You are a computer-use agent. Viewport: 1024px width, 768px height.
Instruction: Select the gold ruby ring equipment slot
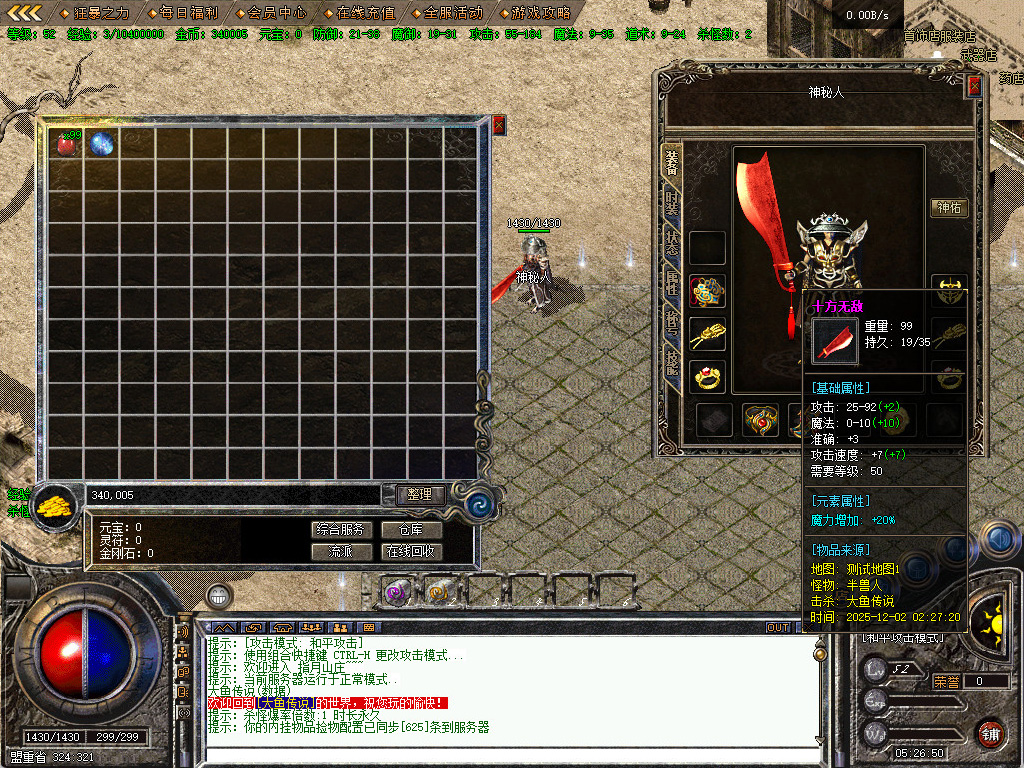708,377
